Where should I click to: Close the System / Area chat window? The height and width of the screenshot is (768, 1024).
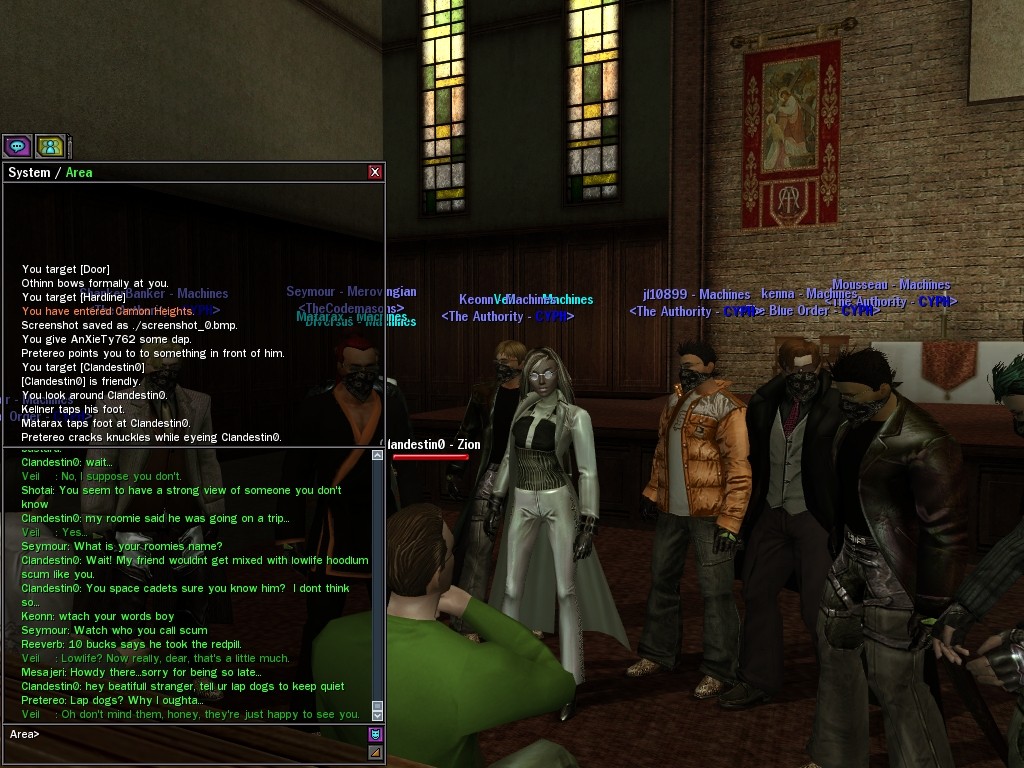coord(375,172)
